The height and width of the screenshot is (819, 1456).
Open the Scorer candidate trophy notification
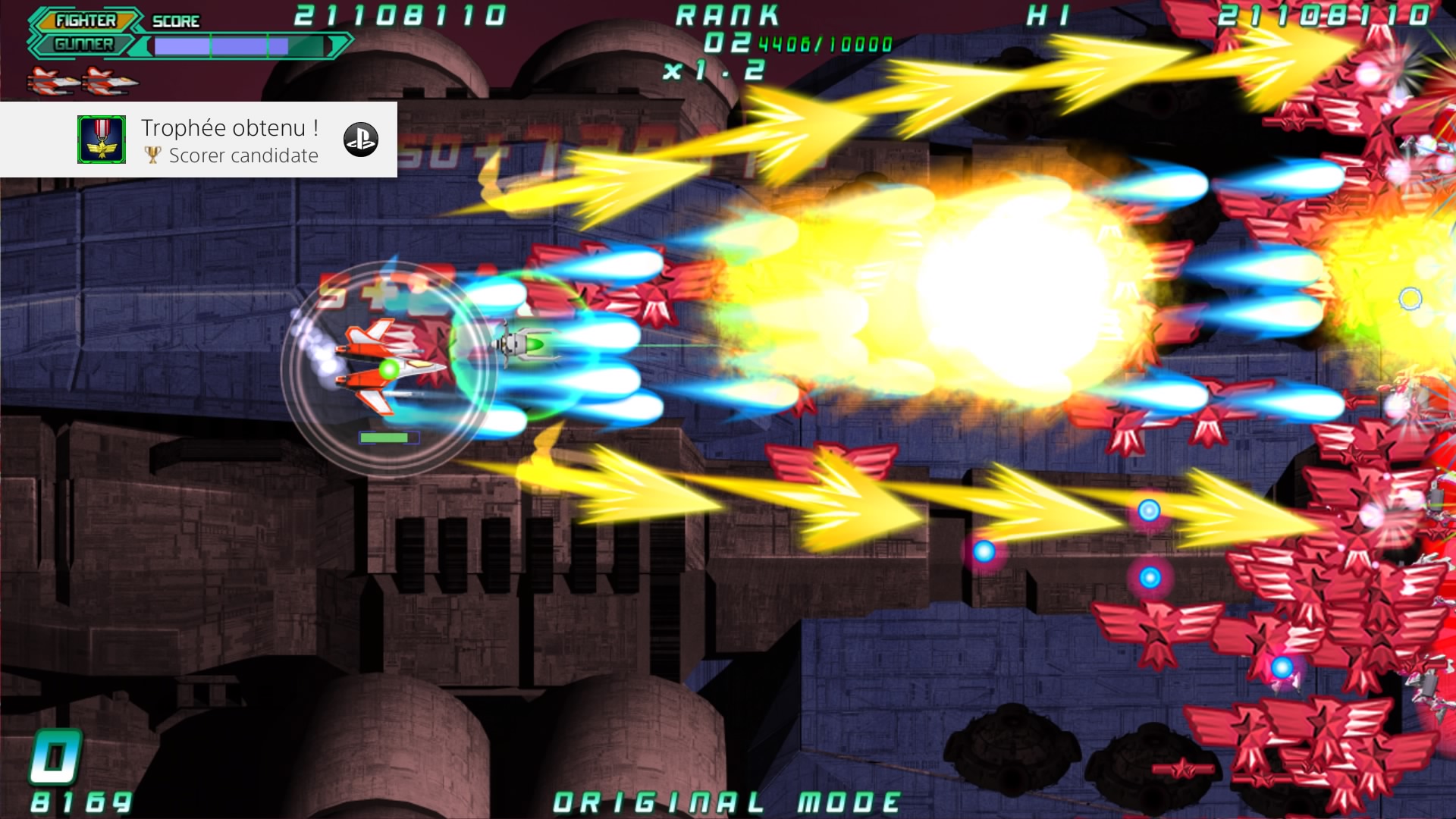[231, 141]
